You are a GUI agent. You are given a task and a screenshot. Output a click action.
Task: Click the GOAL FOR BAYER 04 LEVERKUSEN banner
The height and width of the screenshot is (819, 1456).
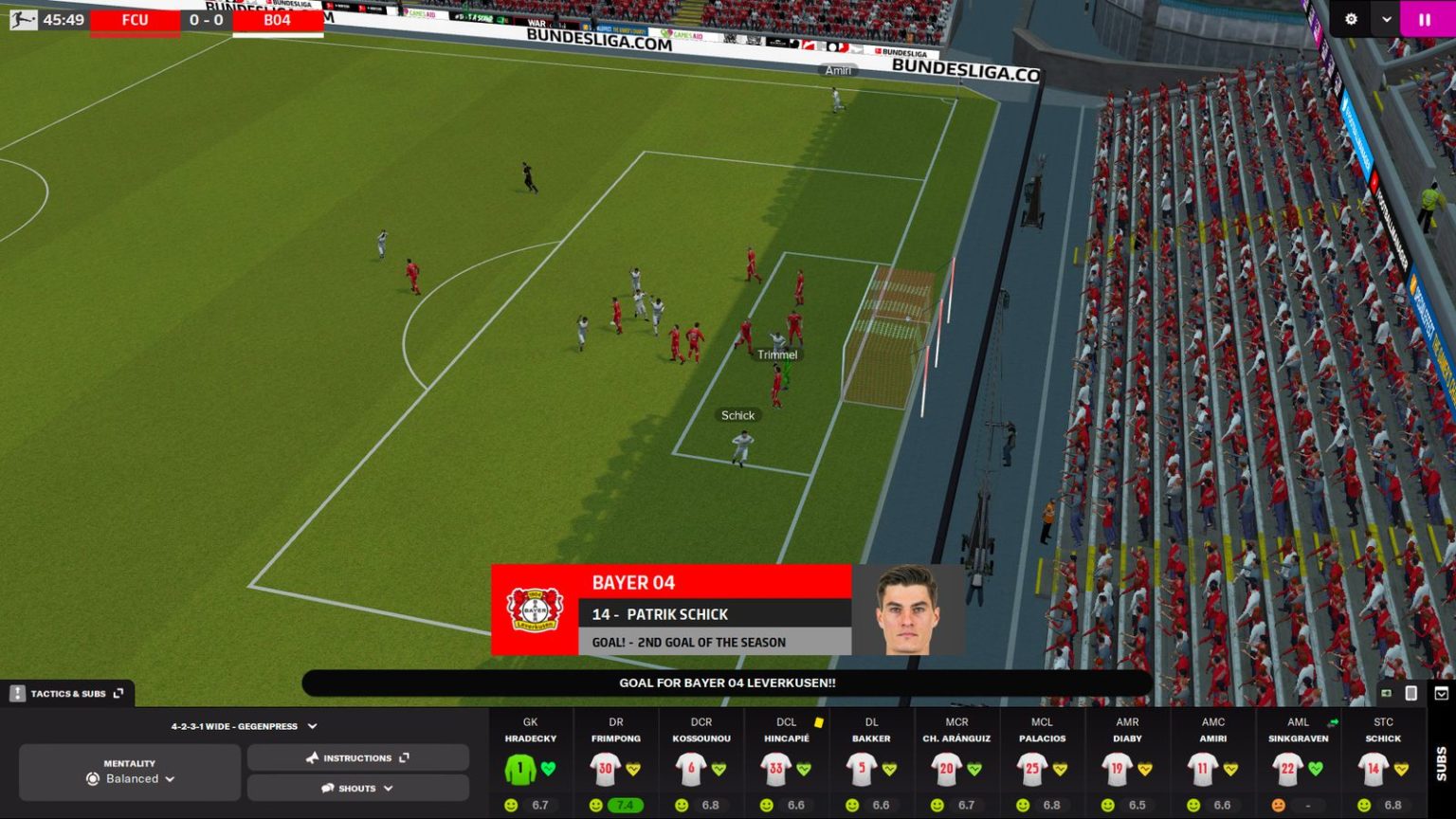[x=728, y=682]
